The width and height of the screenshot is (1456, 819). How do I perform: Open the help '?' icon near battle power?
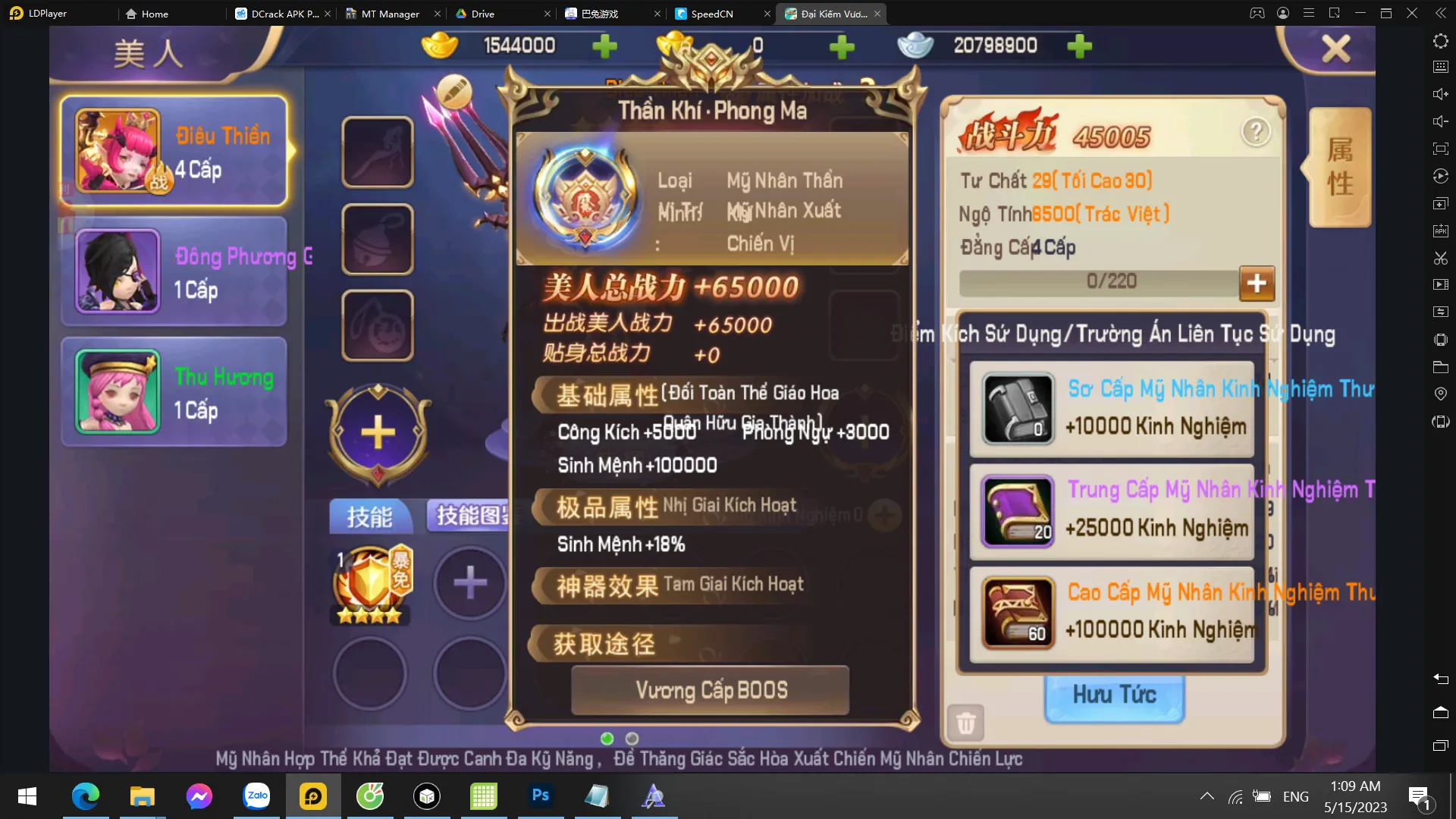(1258, 130)
